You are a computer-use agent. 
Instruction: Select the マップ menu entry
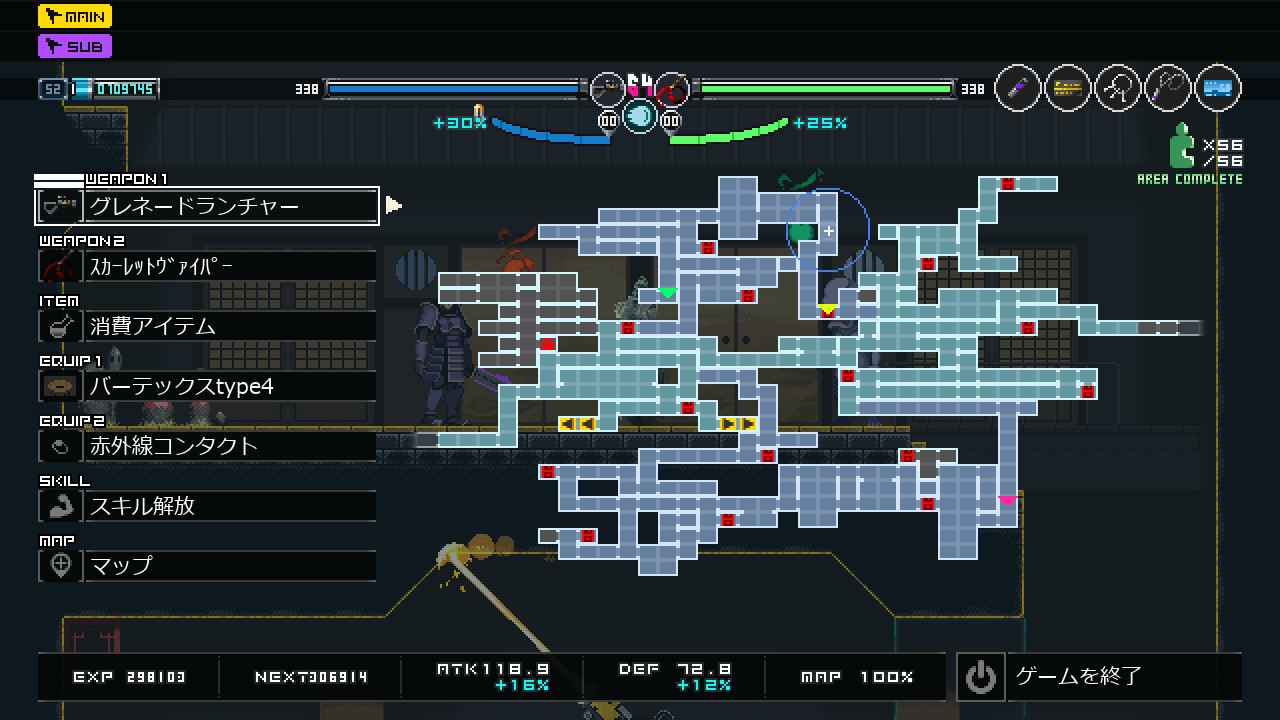point(207,566)
